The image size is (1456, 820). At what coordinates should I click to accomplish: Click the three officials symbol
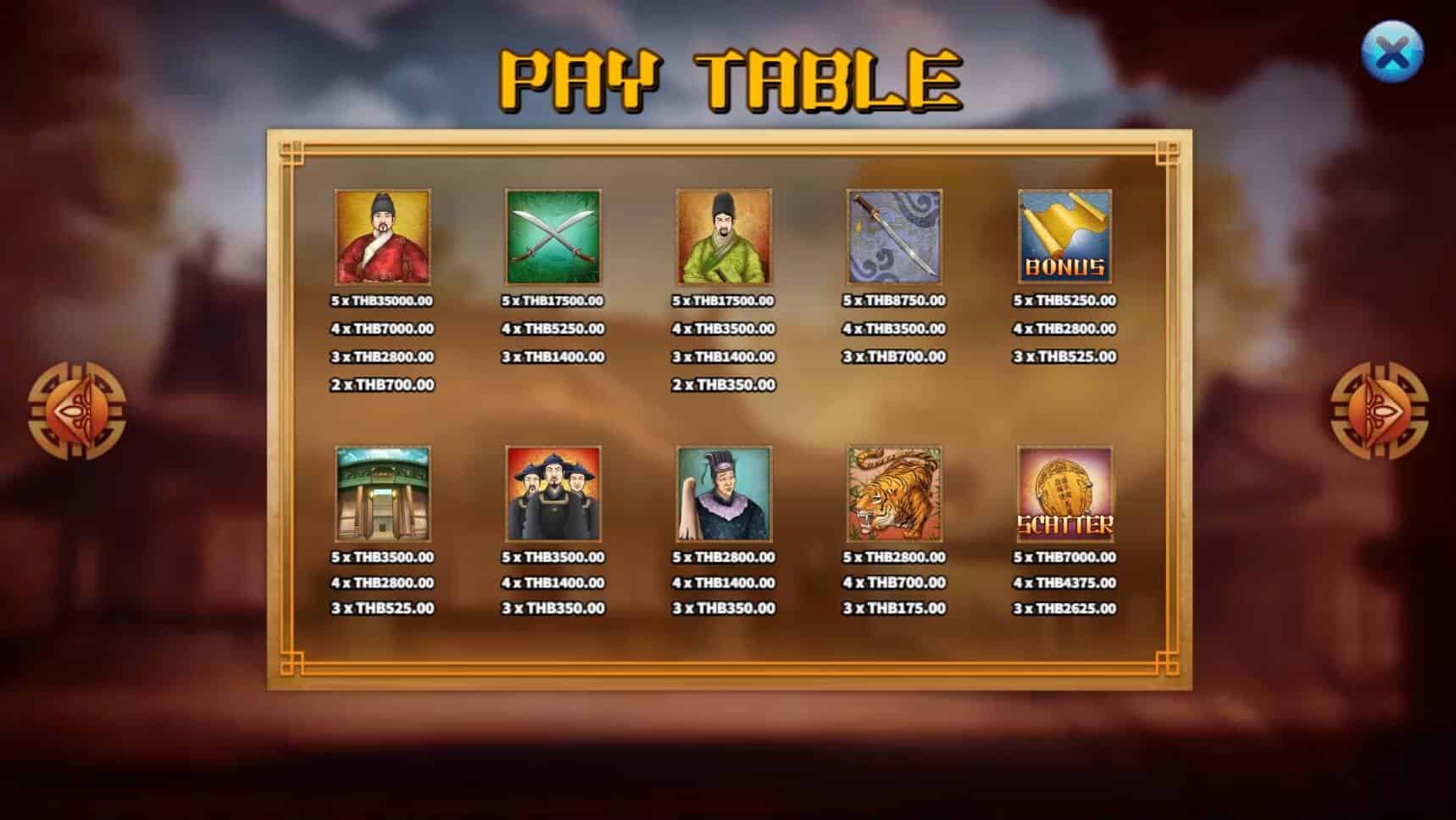(553, 496)
